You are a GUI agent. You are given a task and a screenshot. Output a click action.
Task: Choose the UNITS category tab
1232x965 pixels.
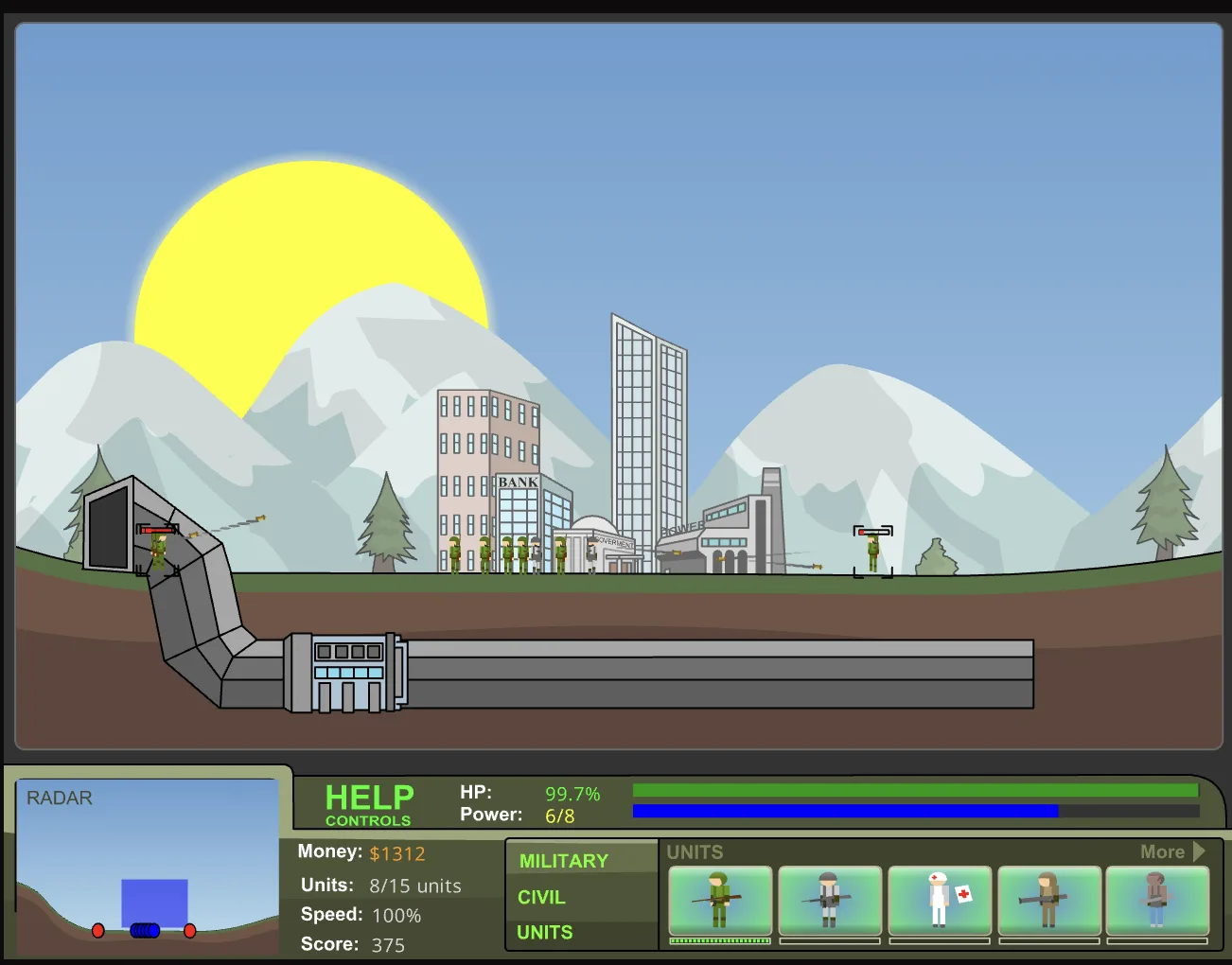(x=544, y=932)
